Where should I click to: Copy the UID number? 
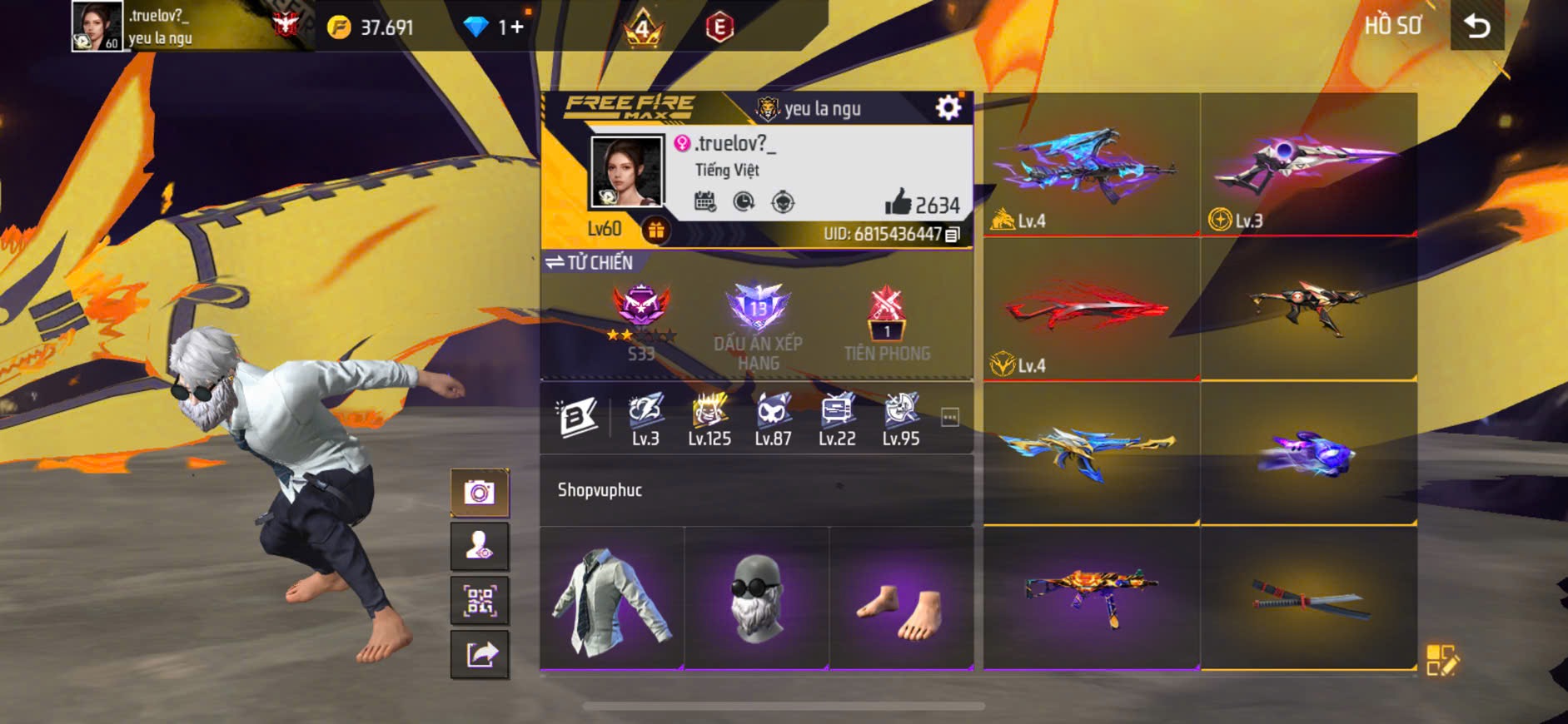[x=953, y=235]
